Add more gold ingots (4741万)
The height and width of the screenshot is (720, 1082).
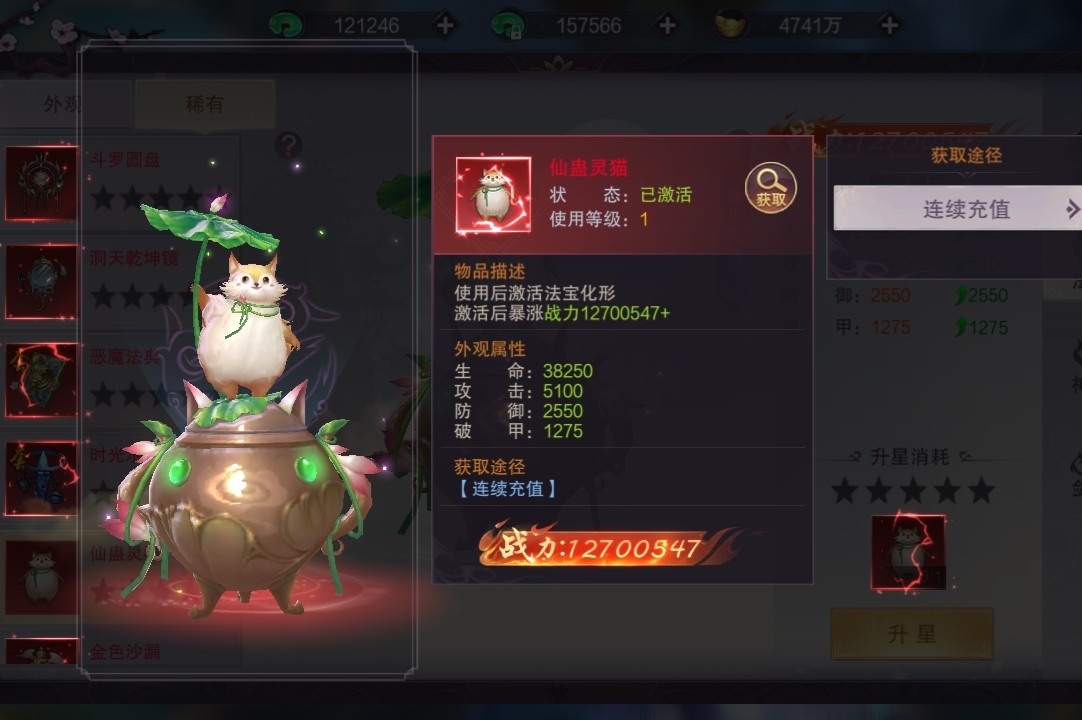[x=889, y=26]
